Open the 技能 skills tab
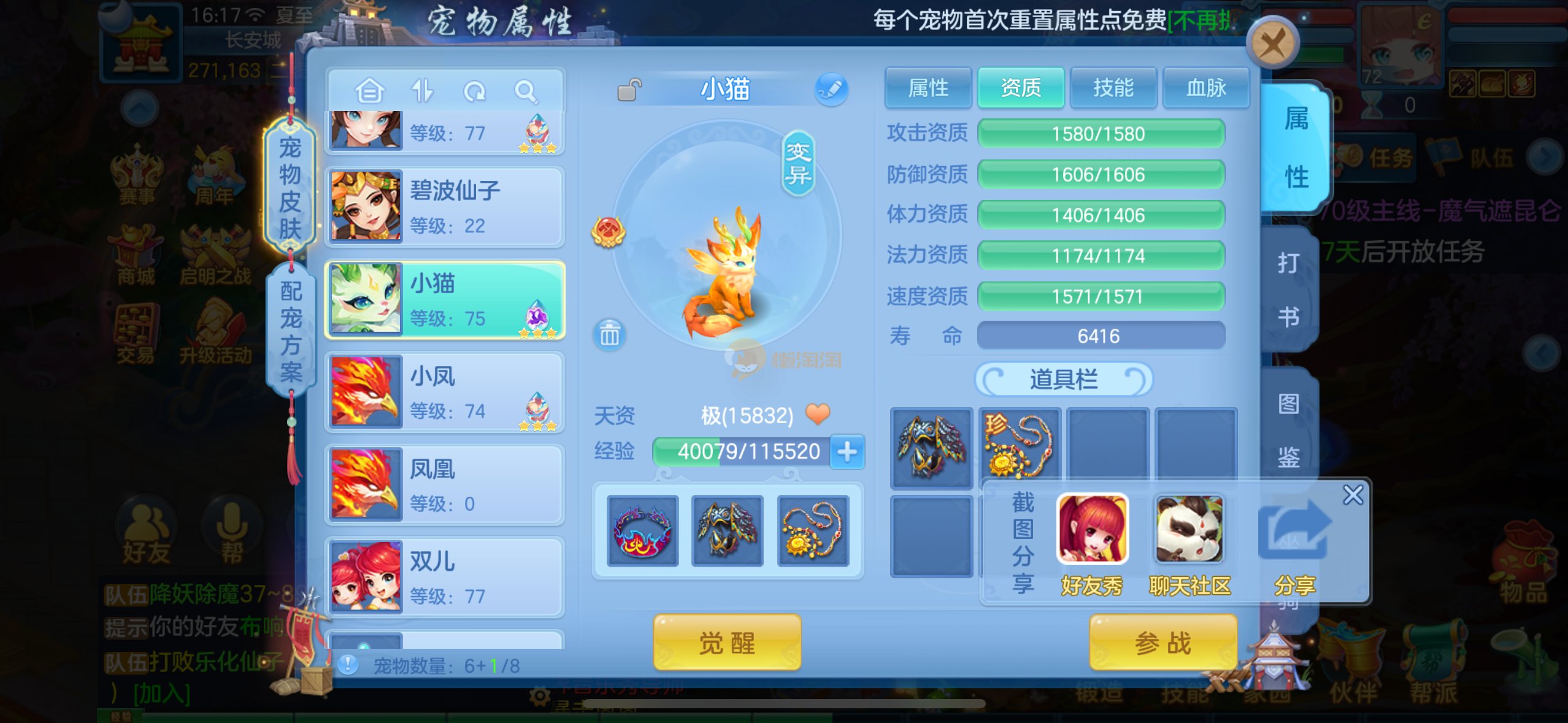Image resolution: width=1568 pixels, height=723 pixels. (1113, 88)
